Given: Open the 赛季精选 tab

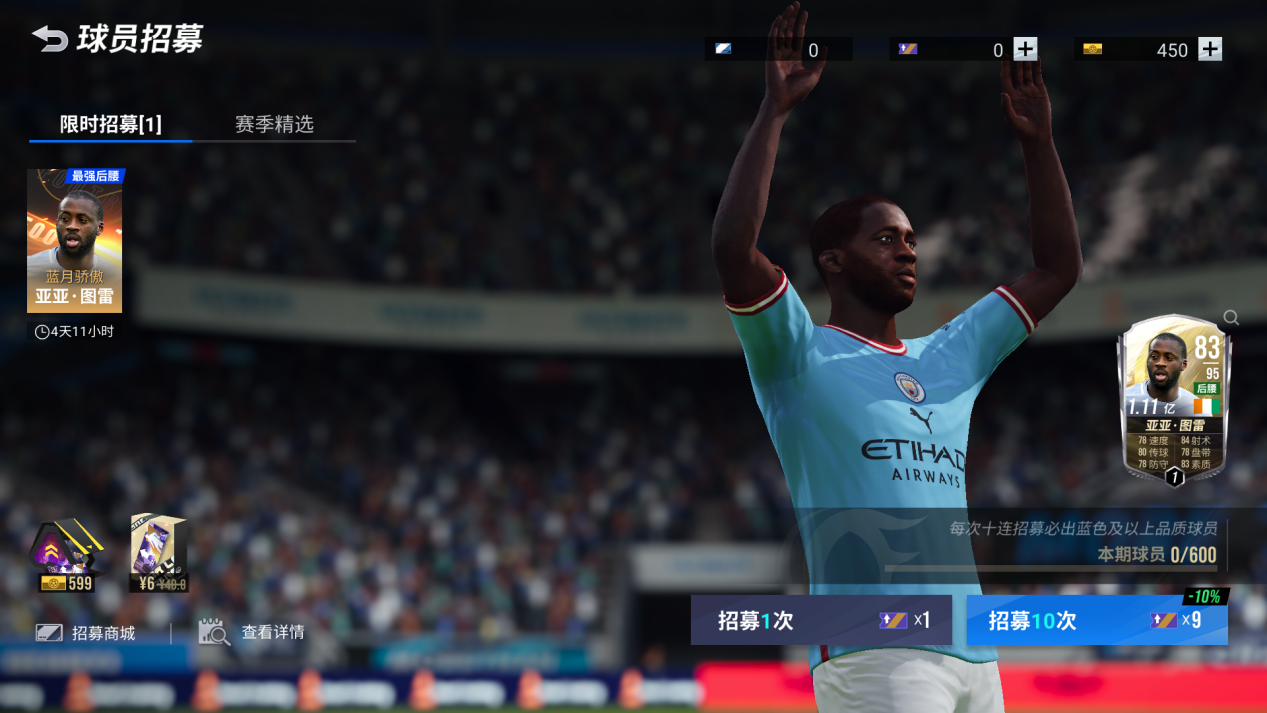Looking at the screenshot, I should pyautogui.click(x=274, y=124).
